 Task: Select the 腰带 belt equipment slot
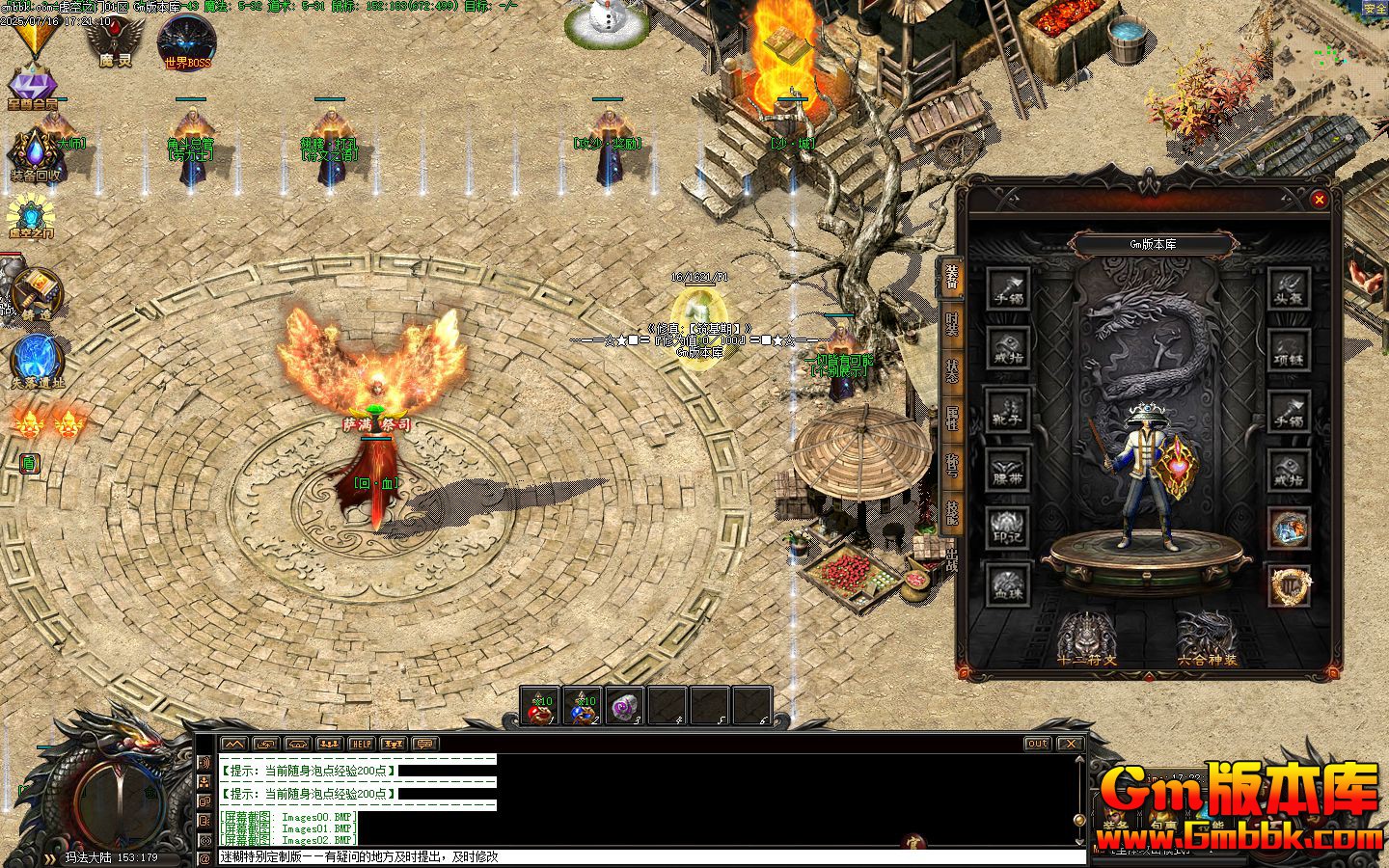coord(1008,469)
